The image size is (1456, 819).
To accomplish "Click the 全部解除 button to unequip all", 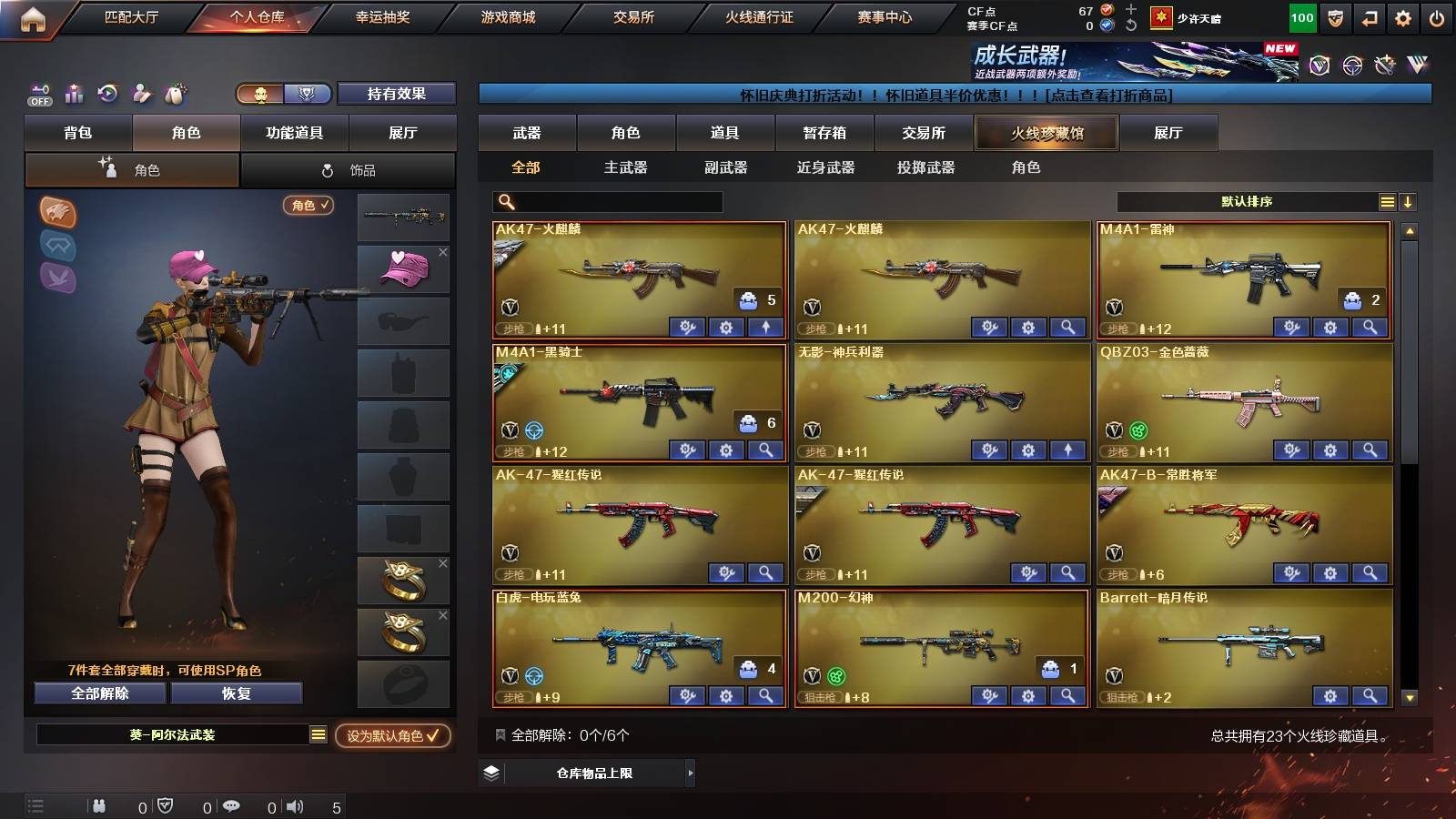I will click(x=100, y=693).
